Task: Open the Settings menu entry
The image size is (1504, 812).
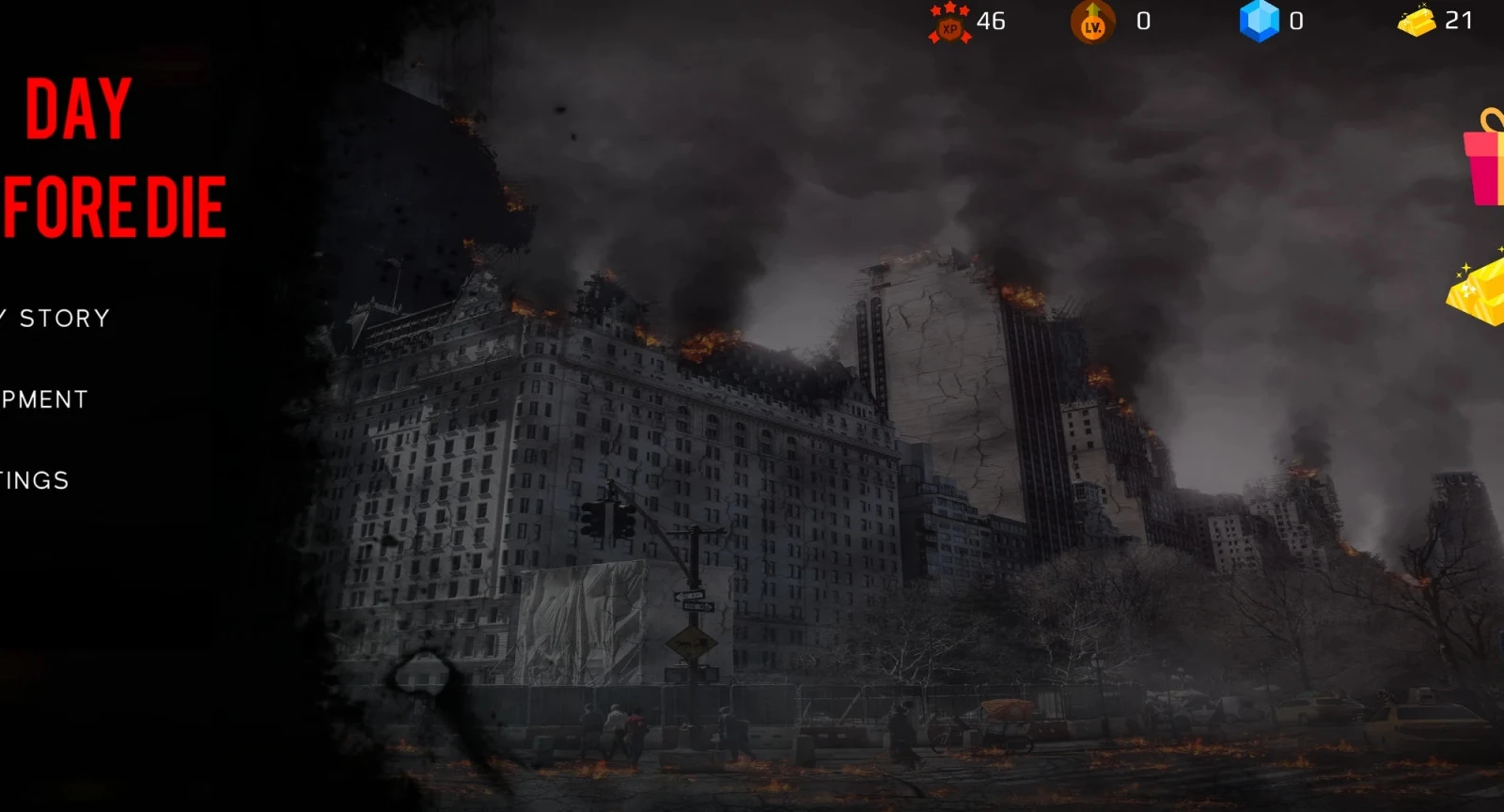Action: click(35, 480)
